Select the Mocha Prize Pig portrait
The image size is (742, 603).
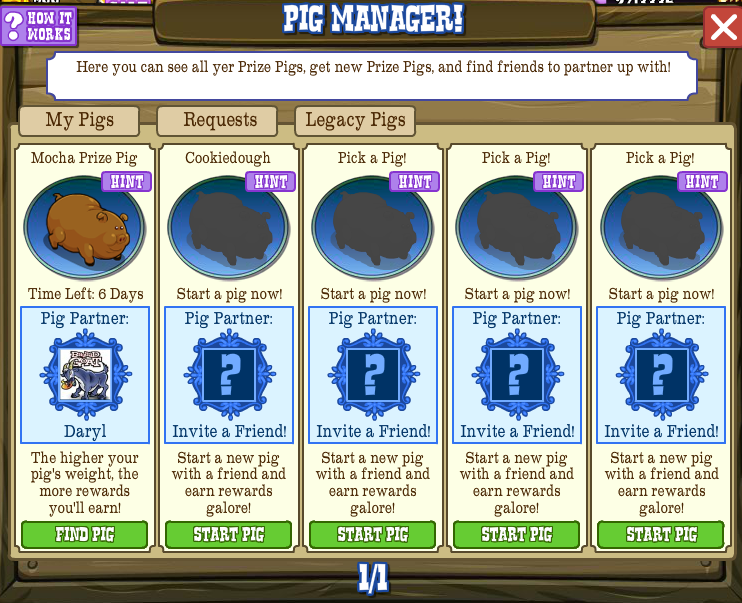[x=84, y=228]
